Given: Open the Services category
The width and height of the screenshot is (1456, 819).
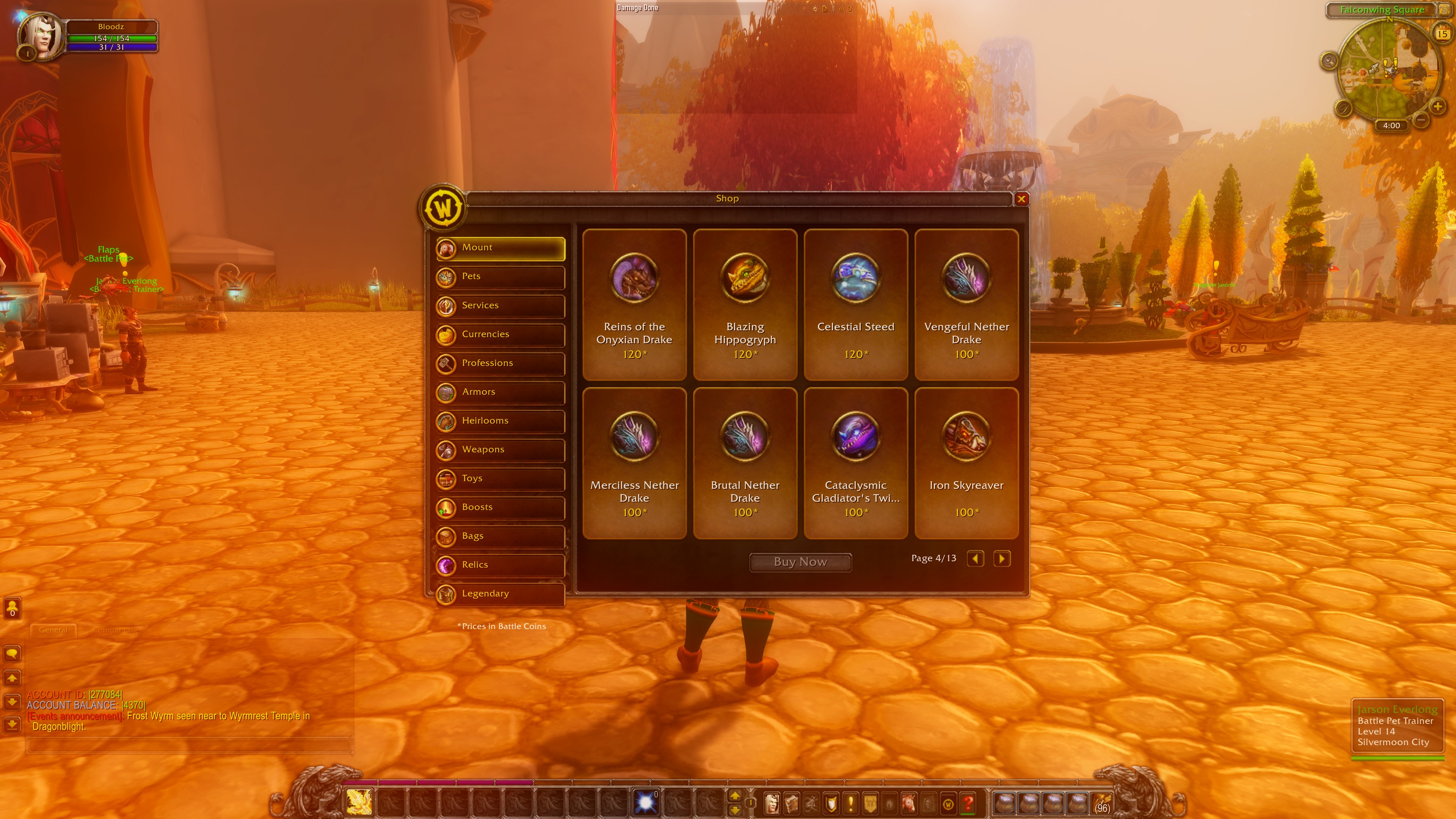Looking at the screenshot, I should click(500, 306).
